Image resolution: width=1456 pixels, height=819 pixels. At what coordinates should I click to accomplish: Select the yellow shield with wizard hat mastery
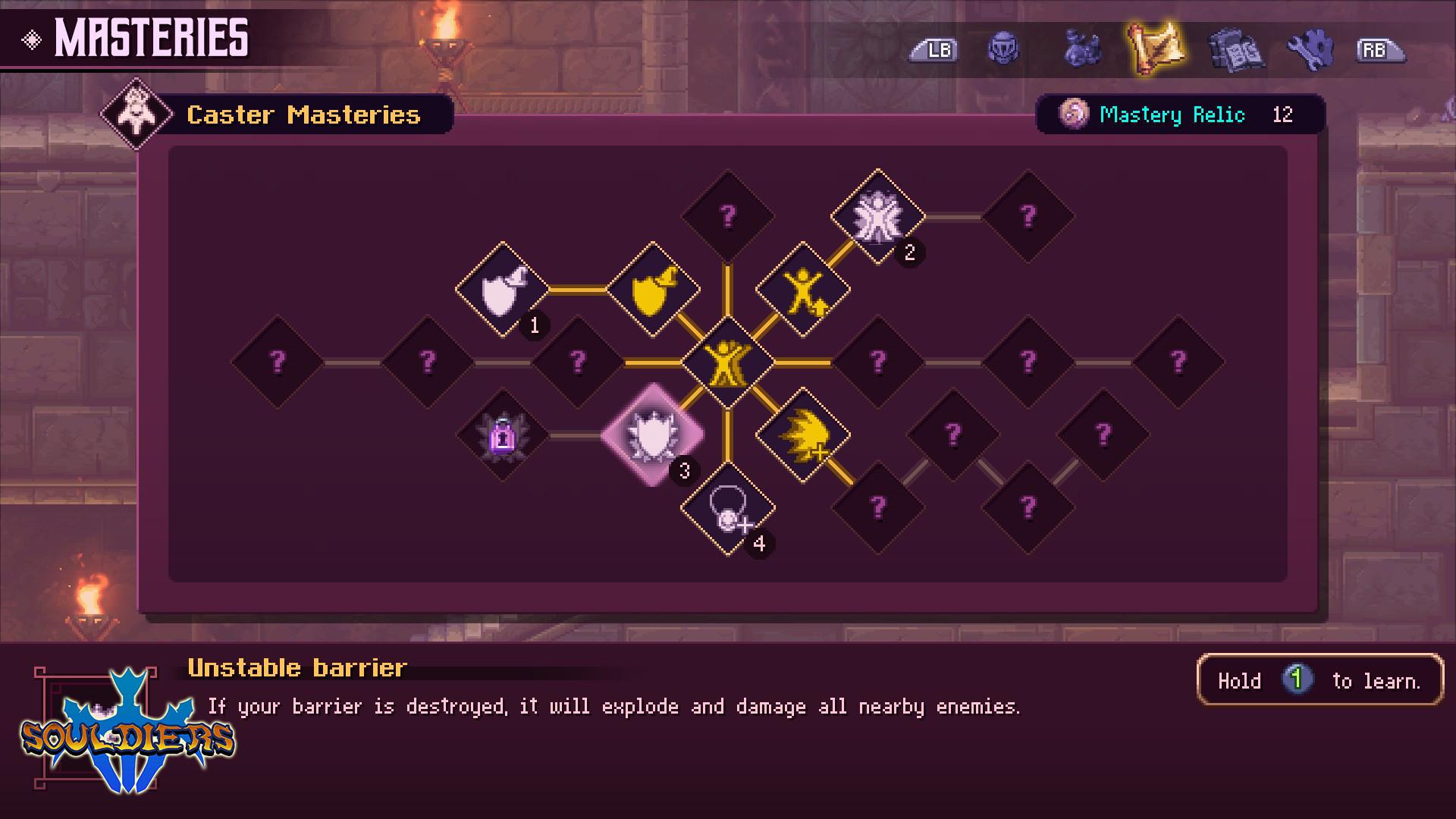tap(653, 288)
